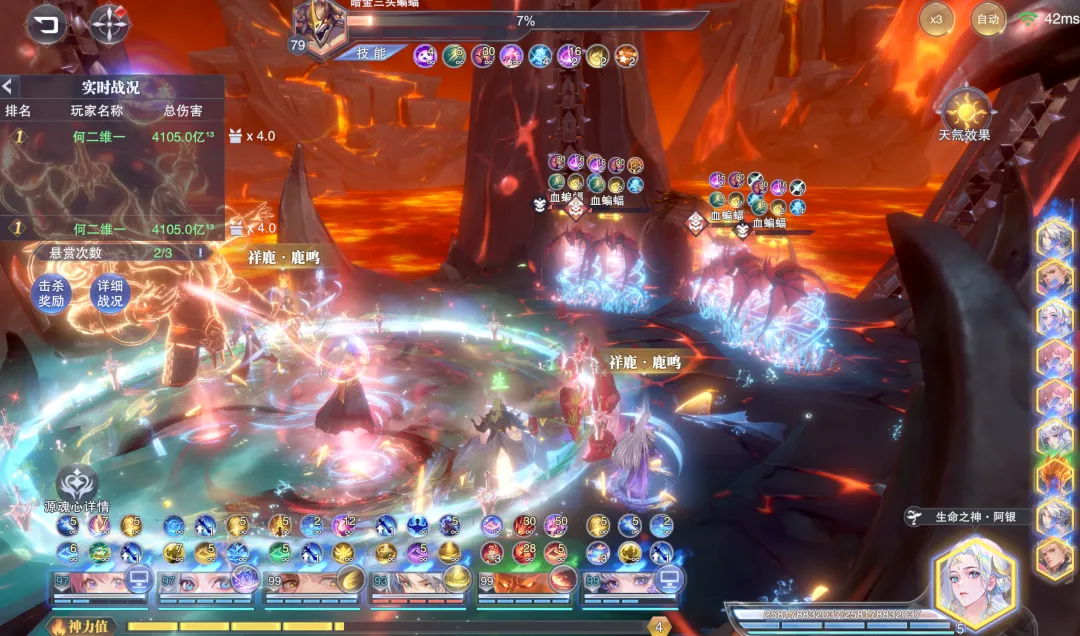Use the golden bell skill on the level 93 hero card
Screen dimensions: 1080x636
point(456,579)
